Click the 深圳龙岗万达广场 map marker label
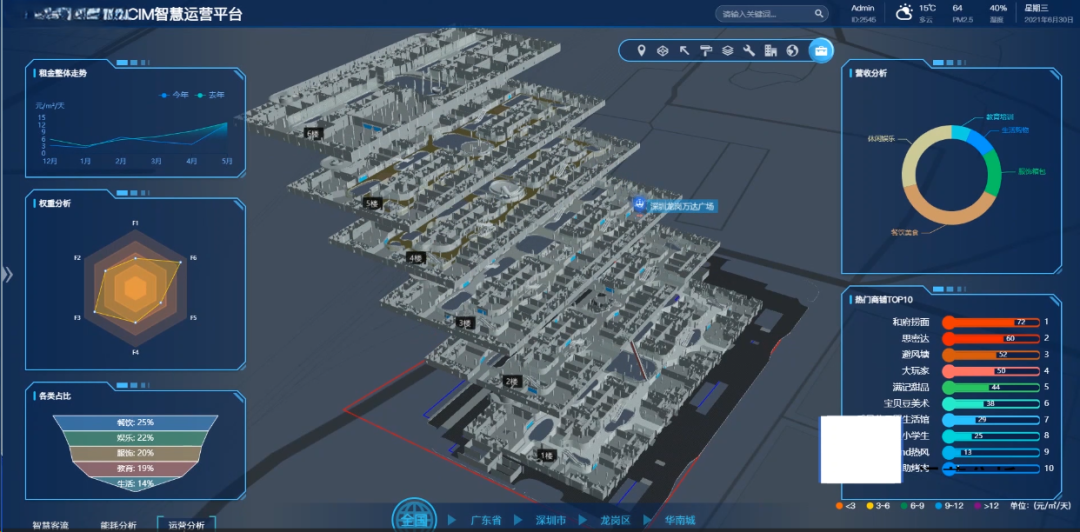This screenshot has height=532, width=1080. coord(682,207)
